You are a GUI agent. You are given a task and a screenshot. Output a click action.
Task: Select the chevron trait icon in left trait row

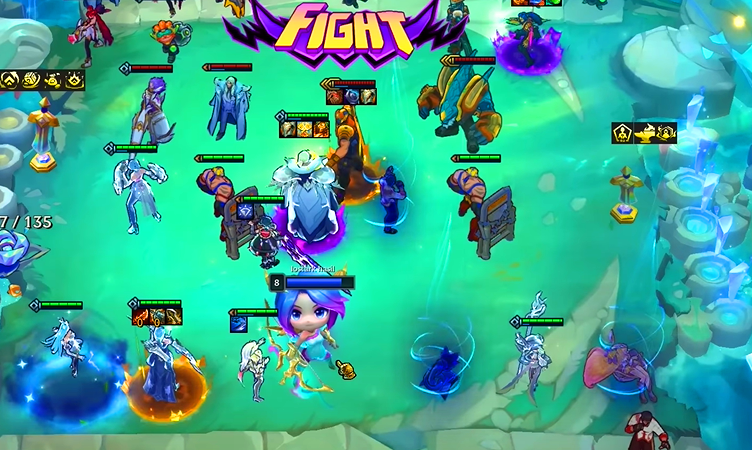pos(10,79)
